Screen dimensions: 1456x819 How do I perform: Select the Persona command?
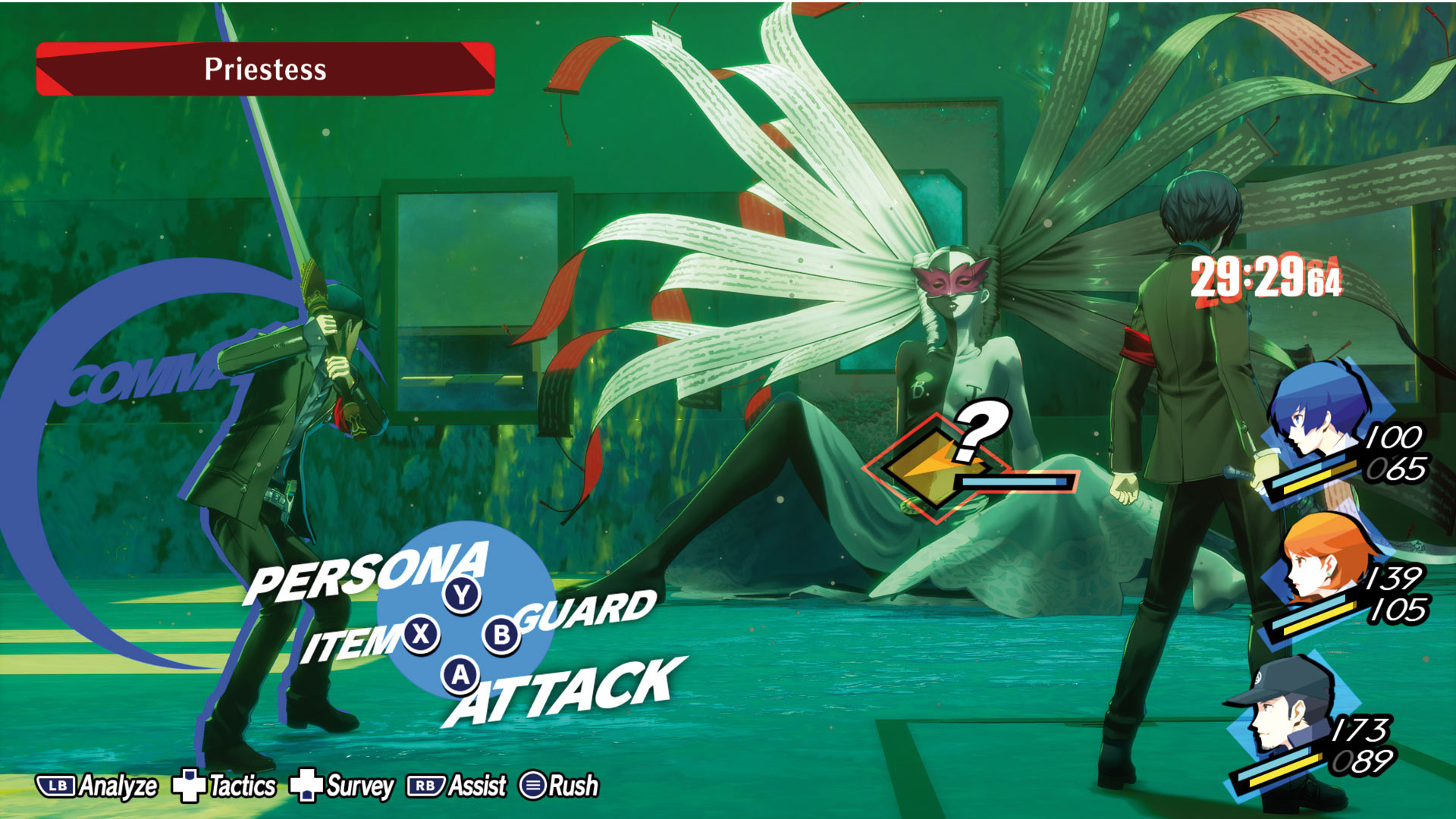point(368,573)
